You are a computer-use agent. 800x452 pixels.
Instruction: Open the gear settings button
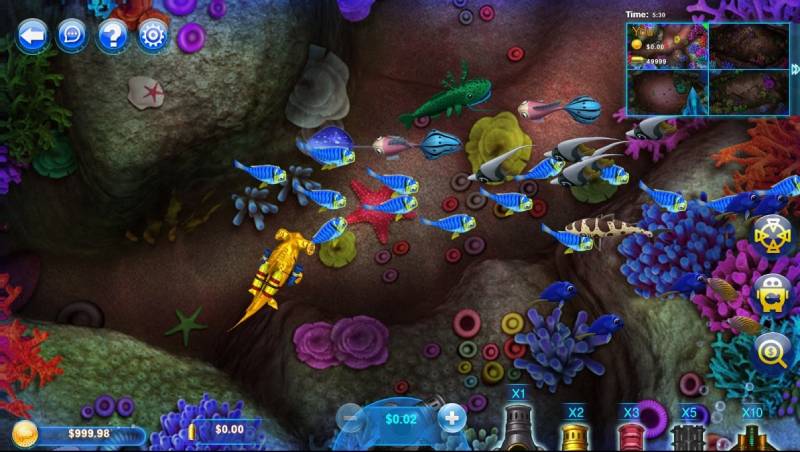(x=153, y=36)
